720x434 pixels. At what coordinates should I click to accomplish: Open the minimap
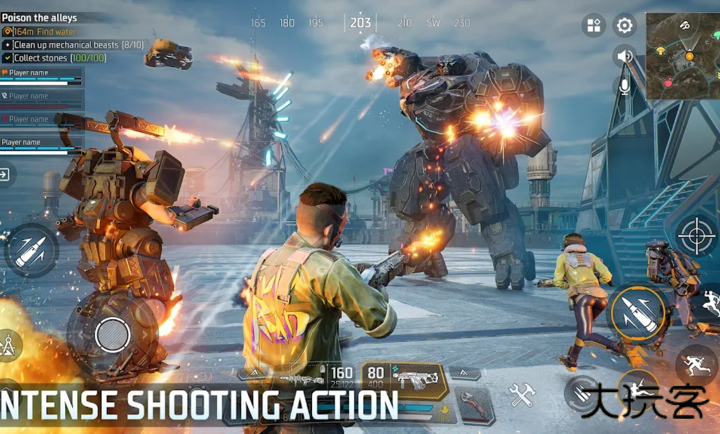pyautogui.click(x=682, y=55)
